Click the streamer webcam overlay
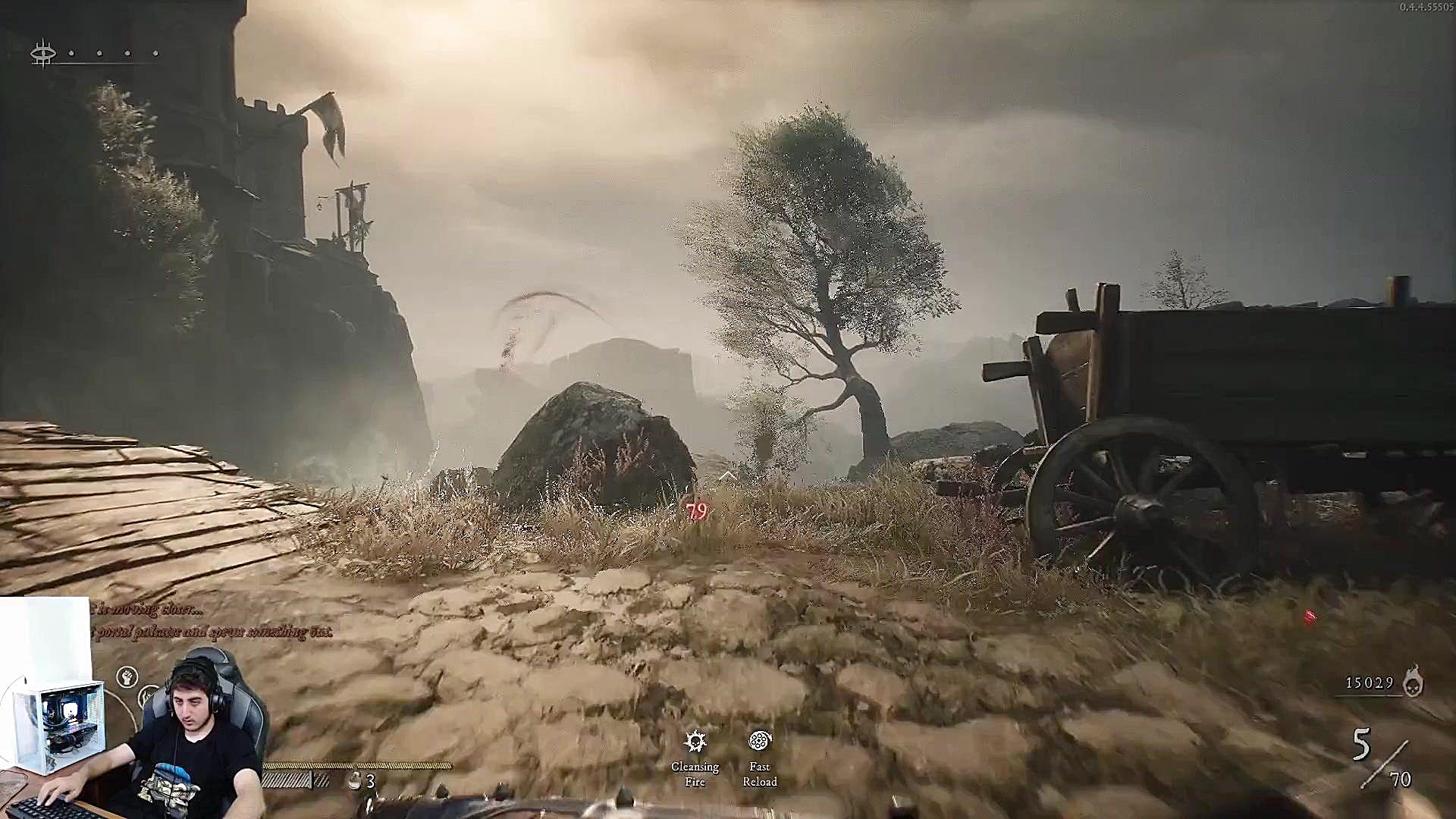The width and height of the screenshot is (1456, 819). pos(133,709)
